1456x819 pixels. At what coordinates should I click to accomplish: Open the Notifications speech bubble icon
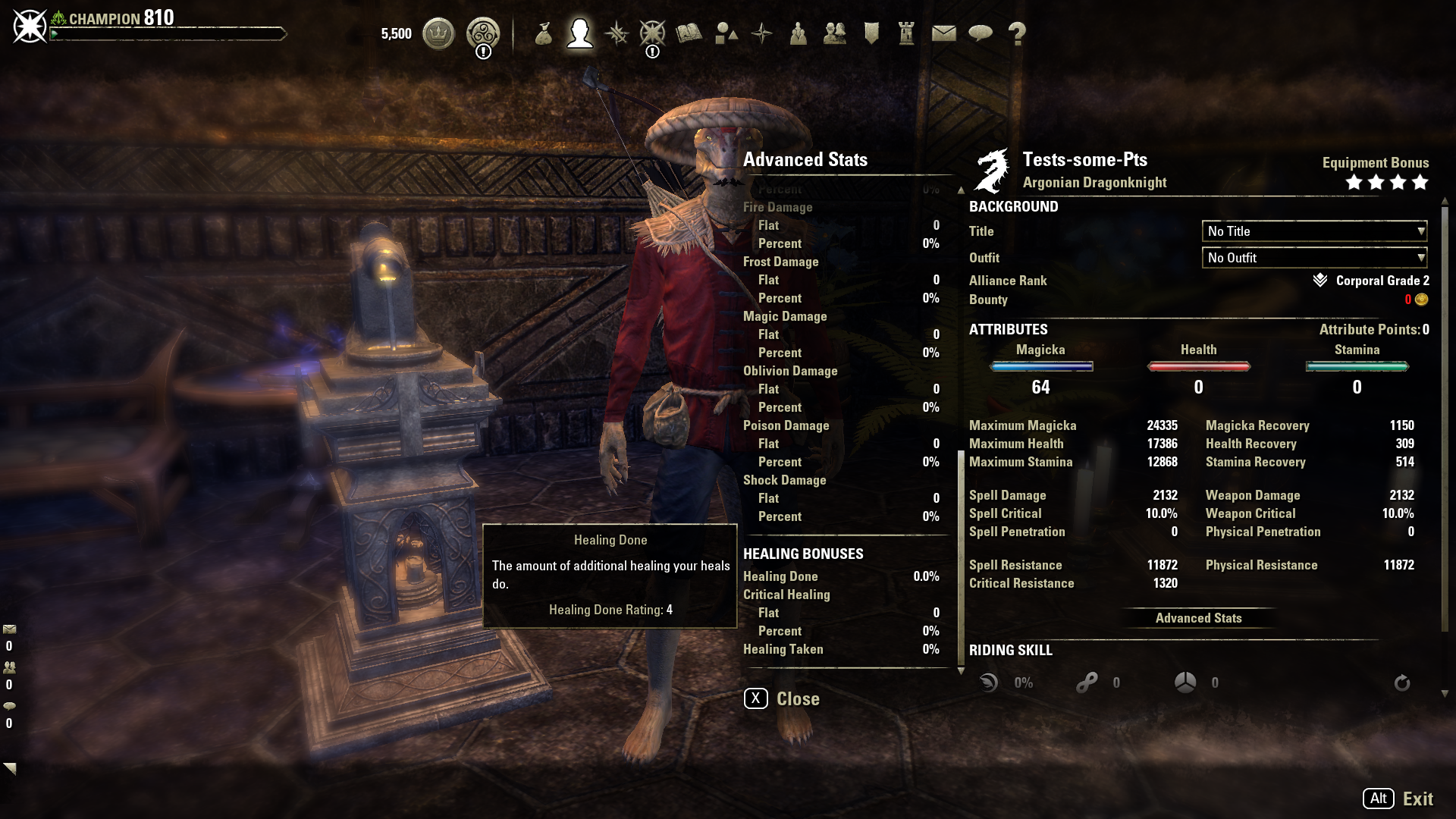pyautogui.click(x=981, y=33)
